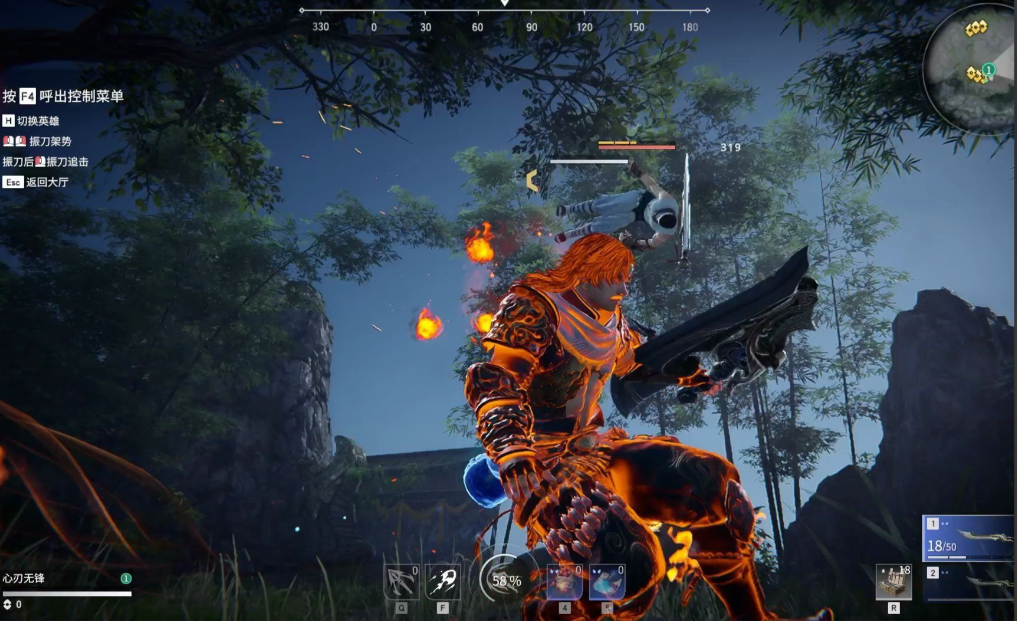
Task: Select the grappling hook slot
Action: point(401,582)
